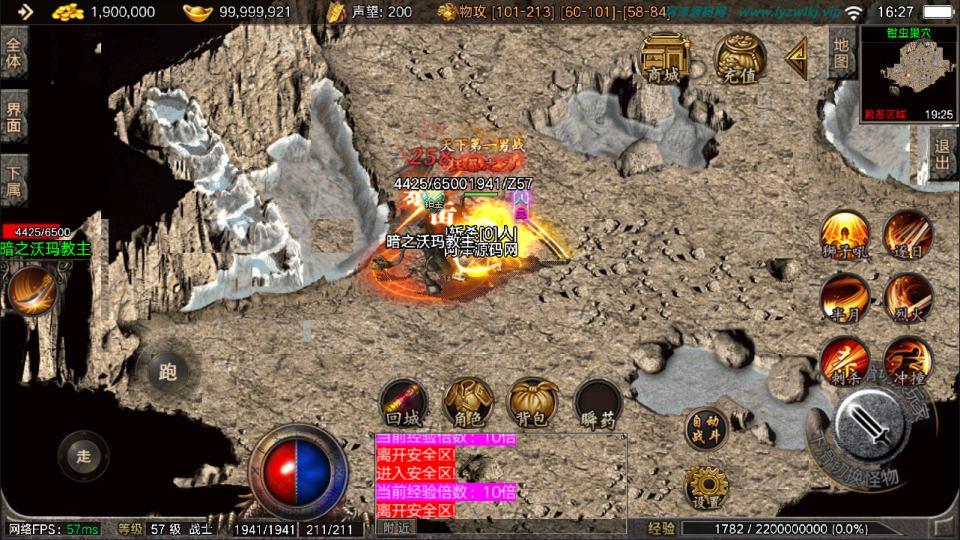This screenshot has width=960, height=540.
Task: Activate the 狮子吼 skill
Action: 845,235
